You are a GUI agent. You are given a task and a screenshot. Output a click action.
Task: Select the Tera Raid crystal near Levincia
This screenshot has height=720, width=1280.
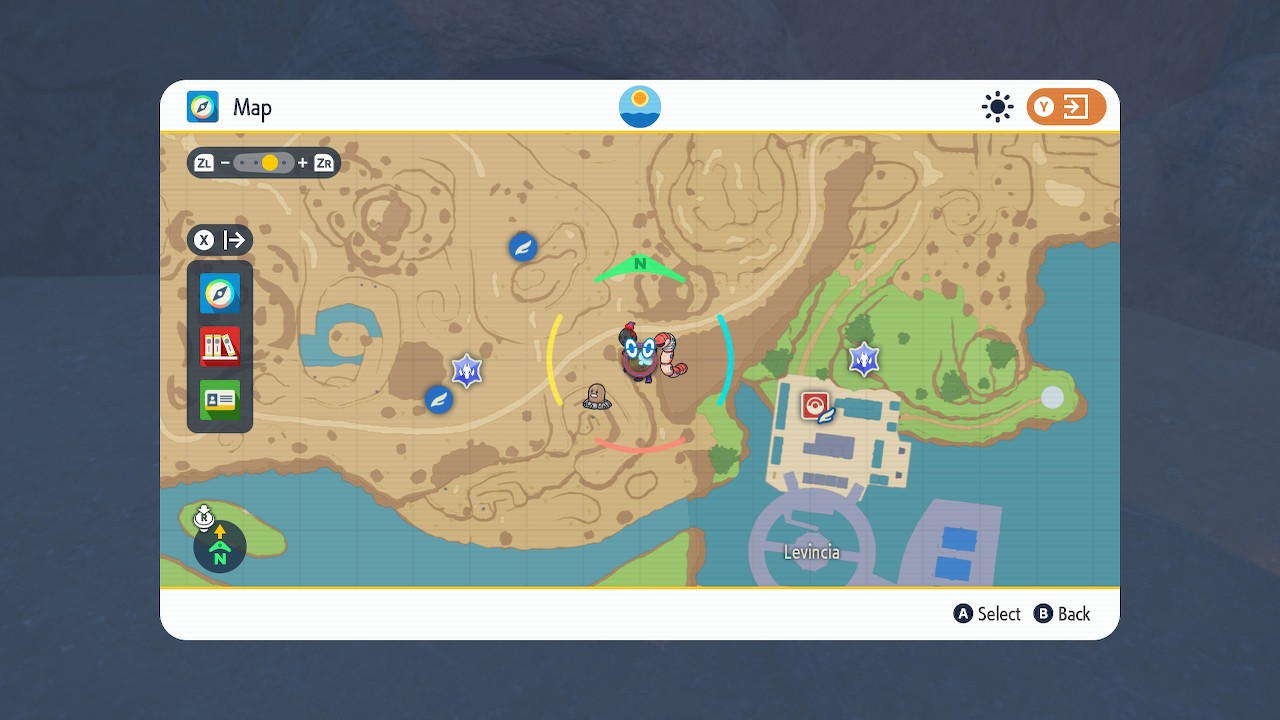pos(864,358)
